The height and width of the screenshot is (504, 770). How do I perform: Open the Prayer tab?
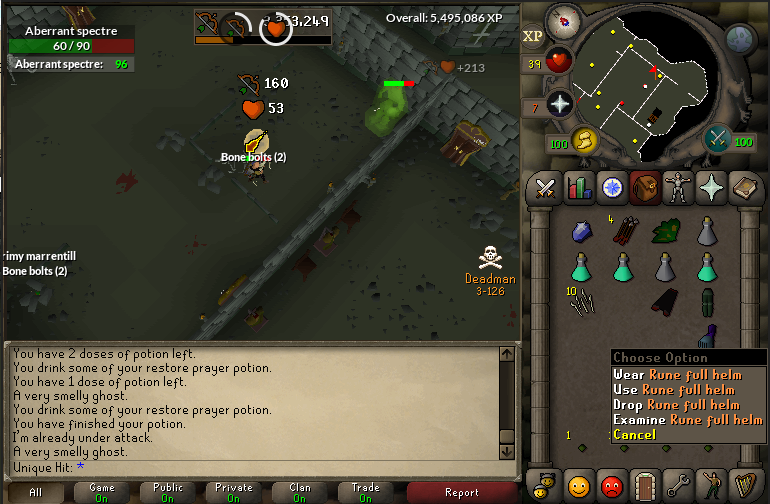tap(712, 187)
